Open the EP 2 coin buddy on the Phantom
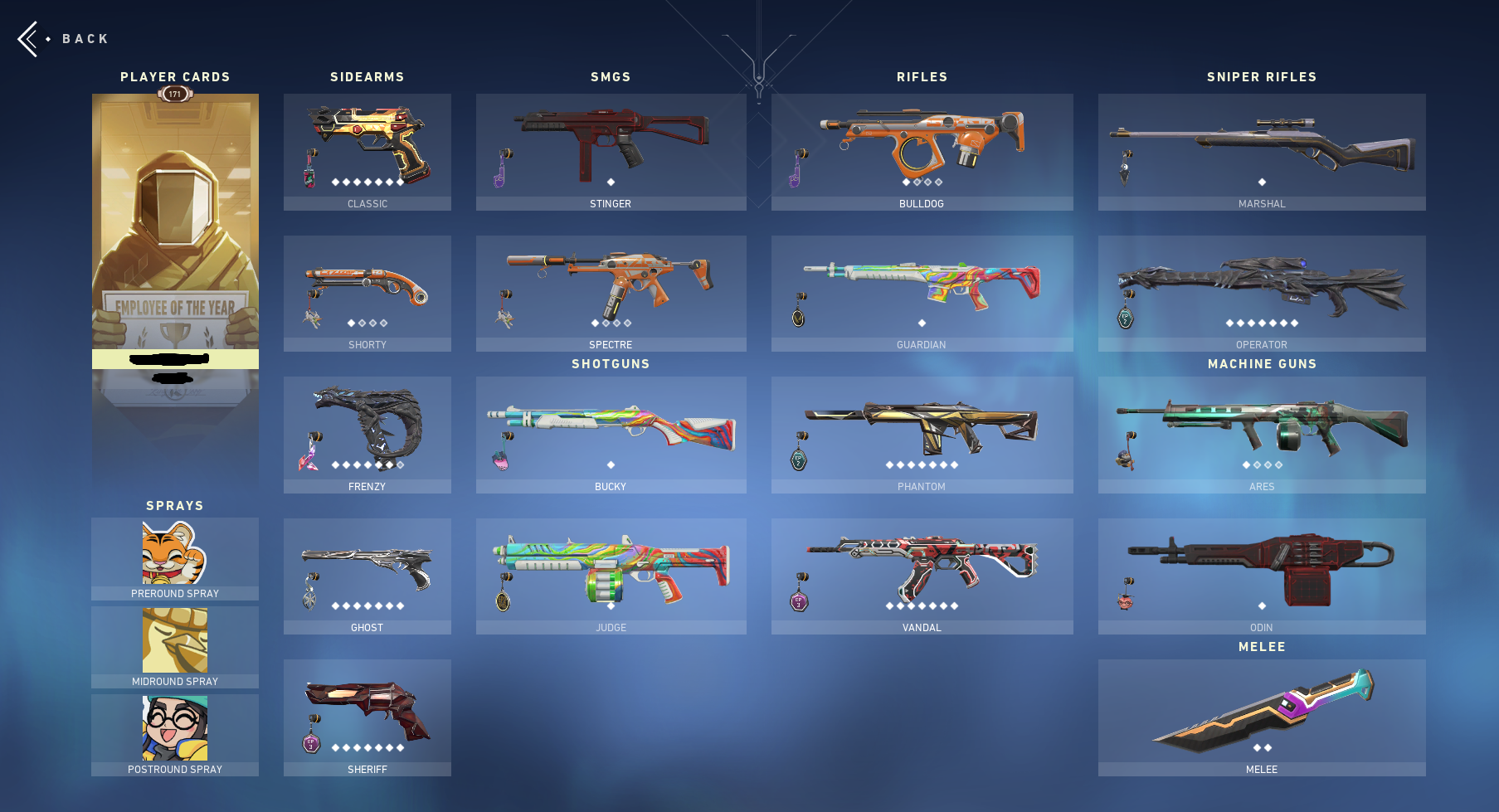Screen dimensions: 1499x812 (x=799, y=459)
